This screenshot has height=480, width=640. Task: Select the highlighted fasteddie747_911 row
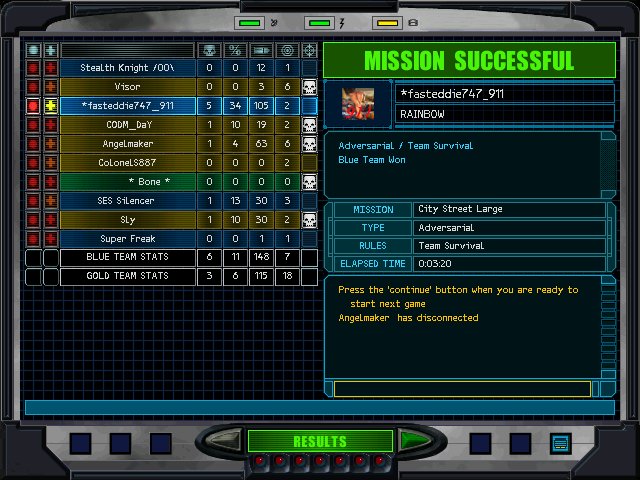[x=127, y=106]
